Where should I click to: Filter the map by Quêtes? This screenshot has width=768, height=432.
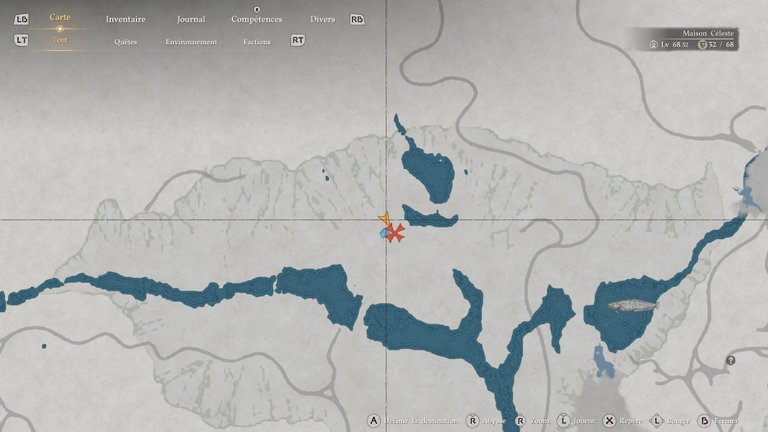126,42
